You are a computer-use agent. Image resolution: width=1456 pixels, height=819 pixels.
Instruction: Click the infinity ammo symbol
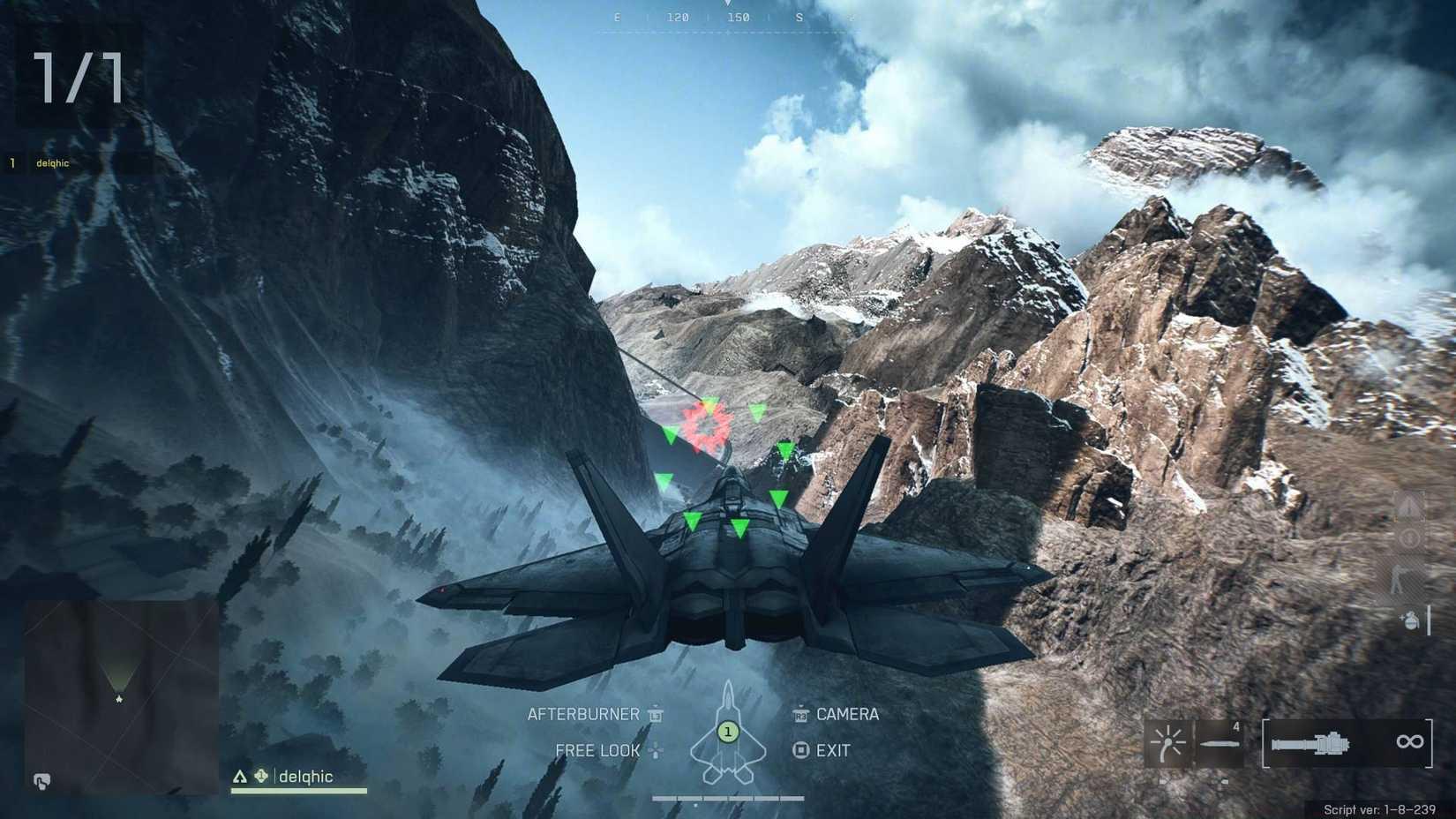point(1410,741)
